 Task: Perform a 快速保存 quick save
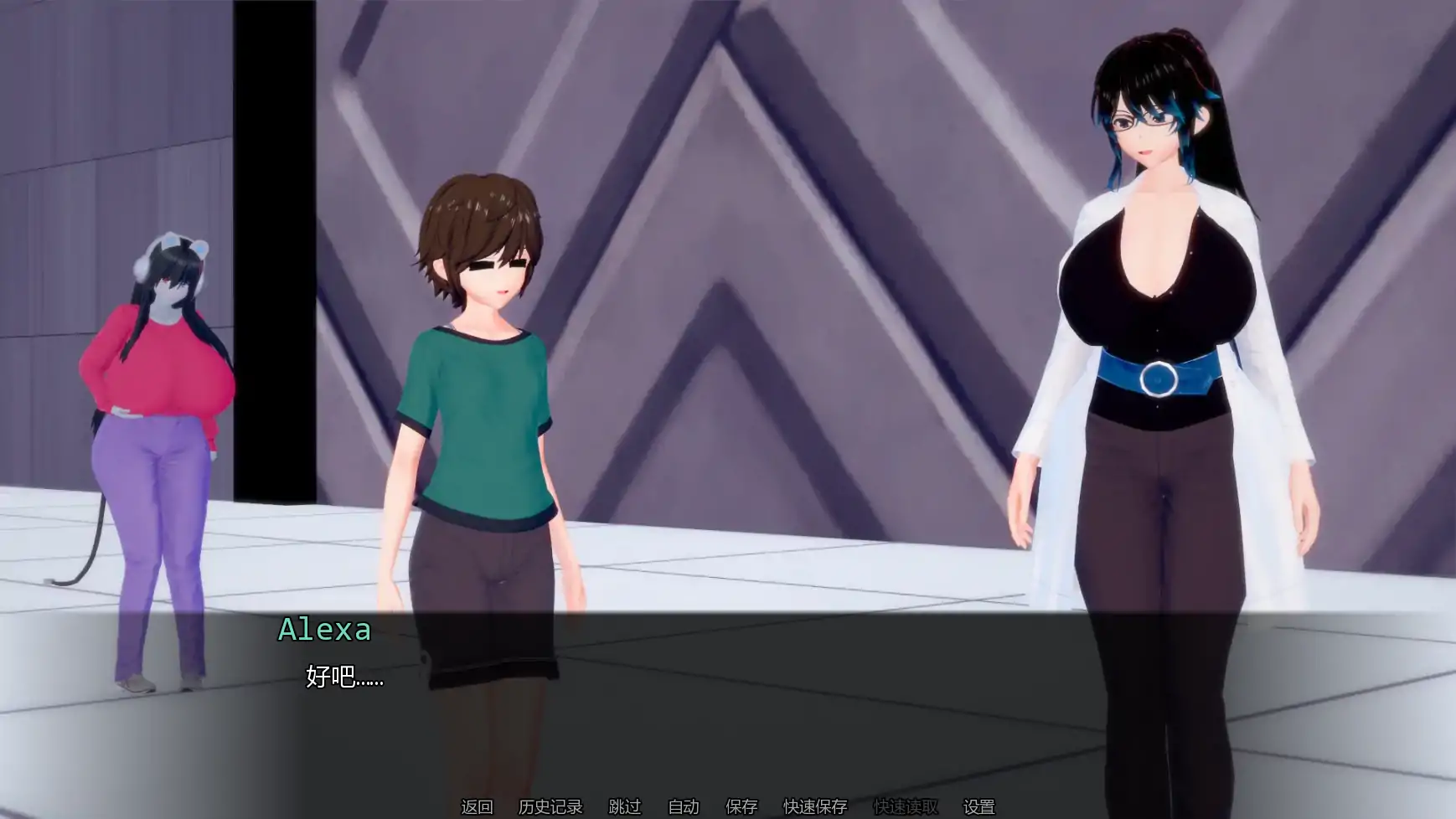click(x=815, y=807)
